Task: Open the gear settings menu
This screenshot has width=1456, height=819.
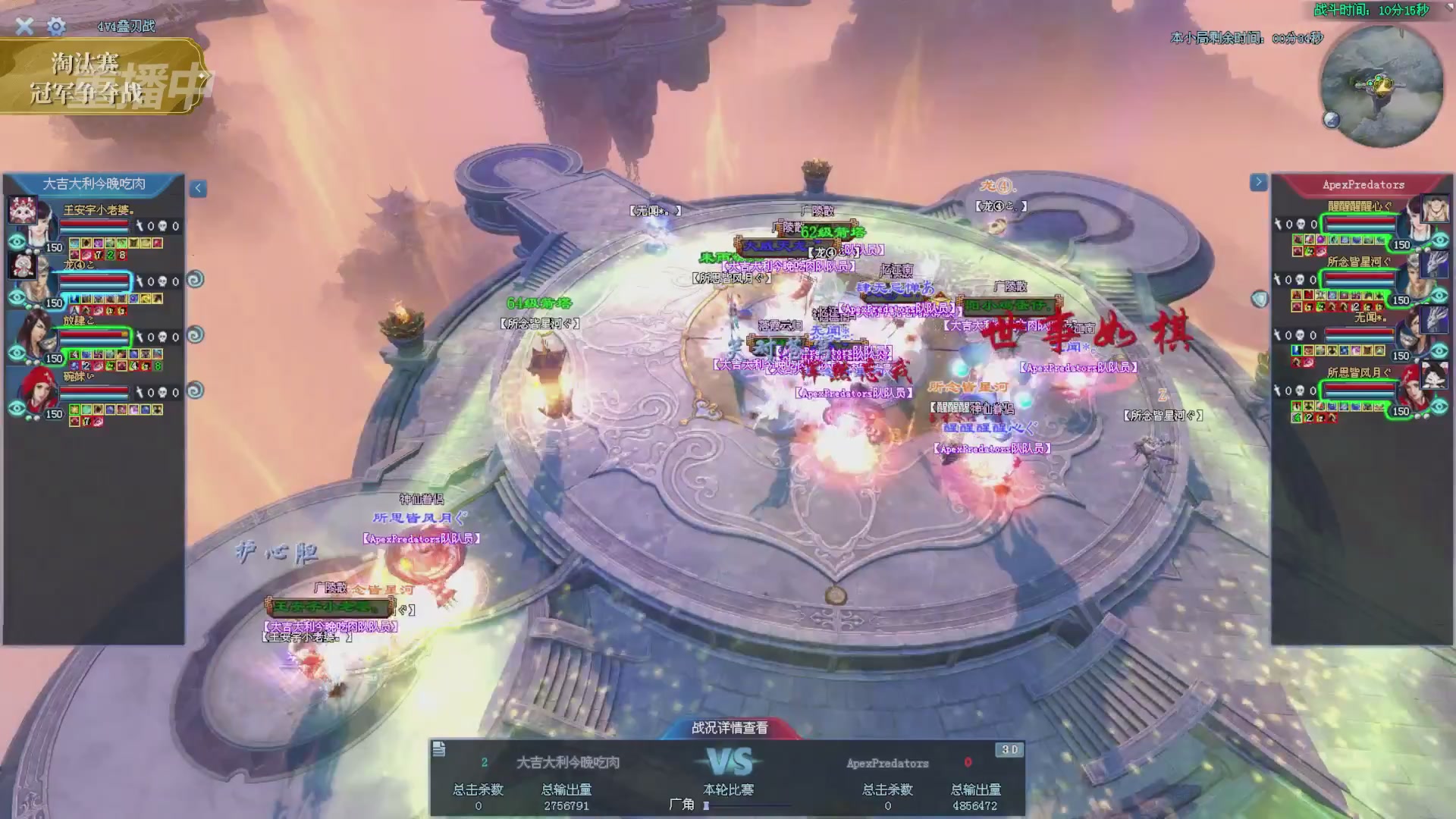Action: tap(56, 27)
